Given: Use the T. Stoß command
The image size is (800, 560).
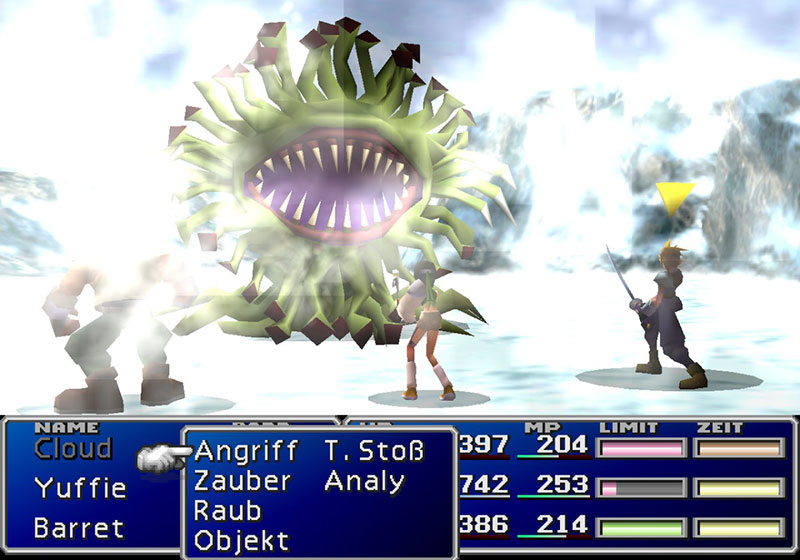Looking at the screenshot, I should click(374, 452).
